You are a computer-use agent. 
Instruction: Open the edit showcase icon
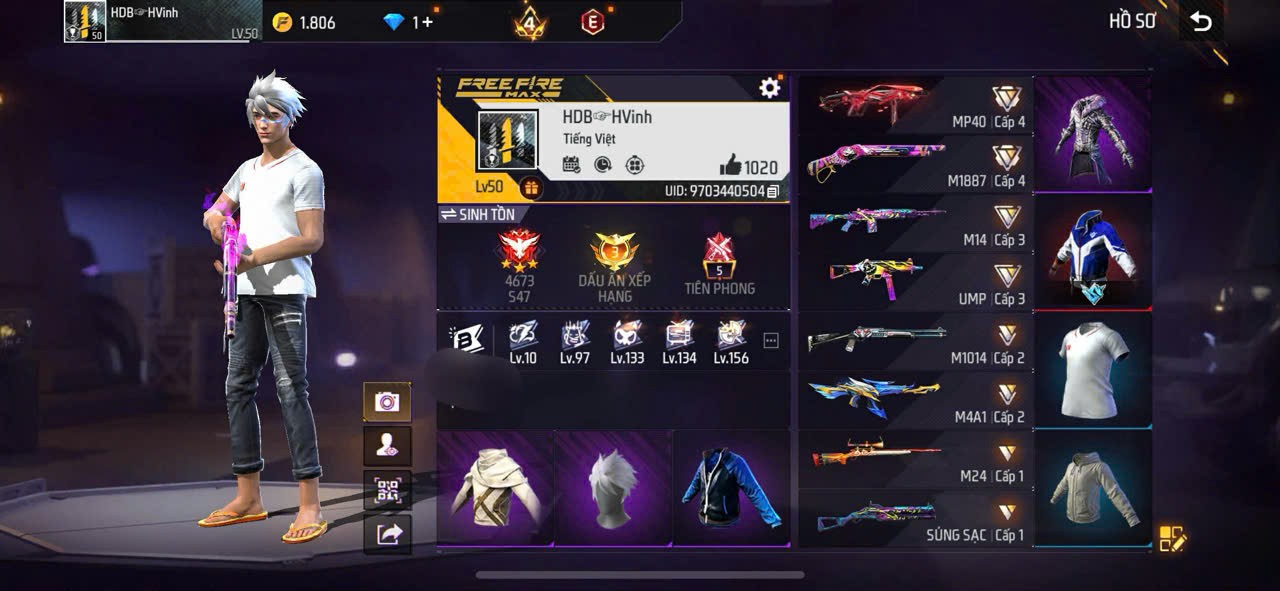pyautogui.click(x=1171, y=539)
